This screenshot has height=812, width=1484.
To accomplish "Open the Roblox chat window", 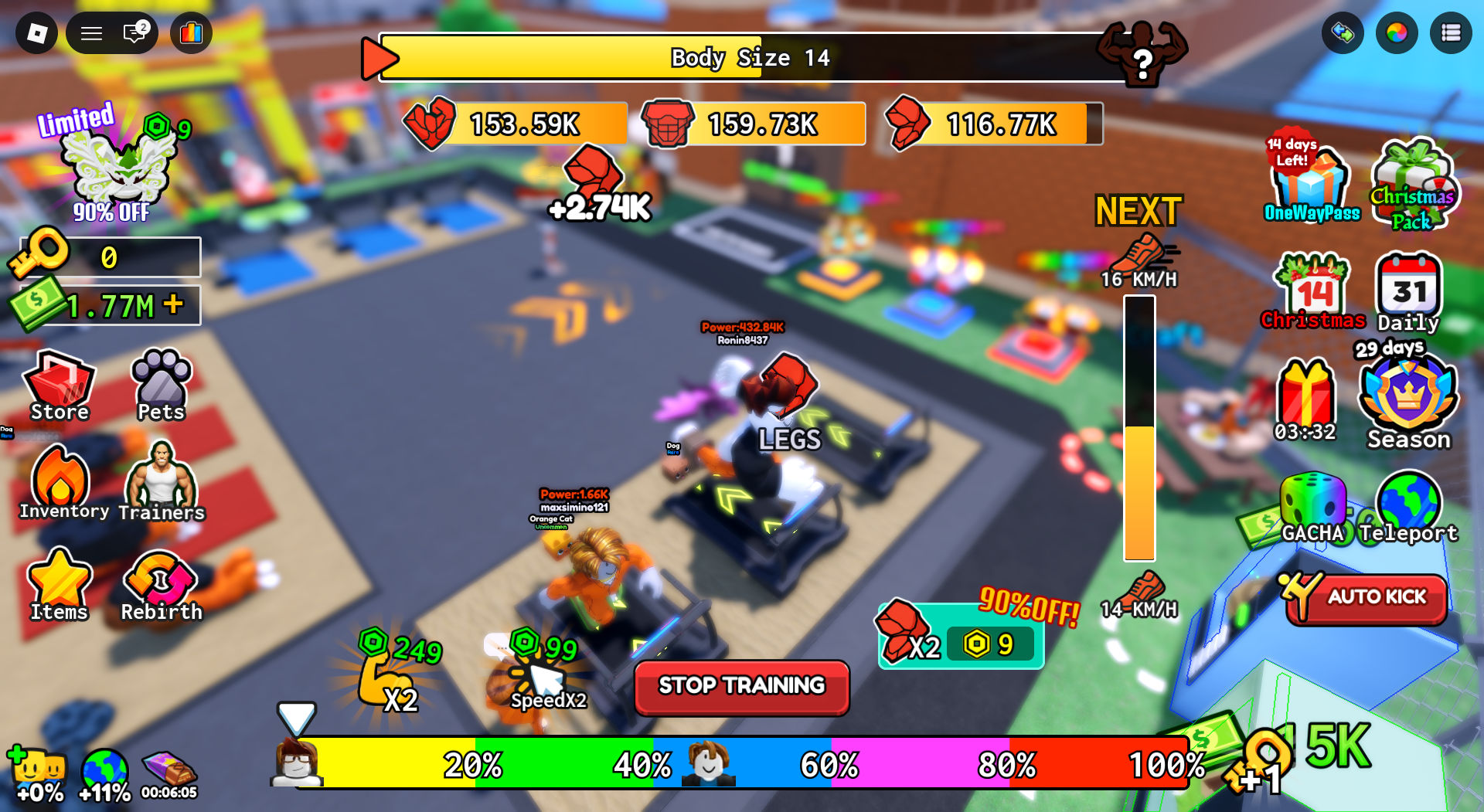I will [x=134, y=33].
